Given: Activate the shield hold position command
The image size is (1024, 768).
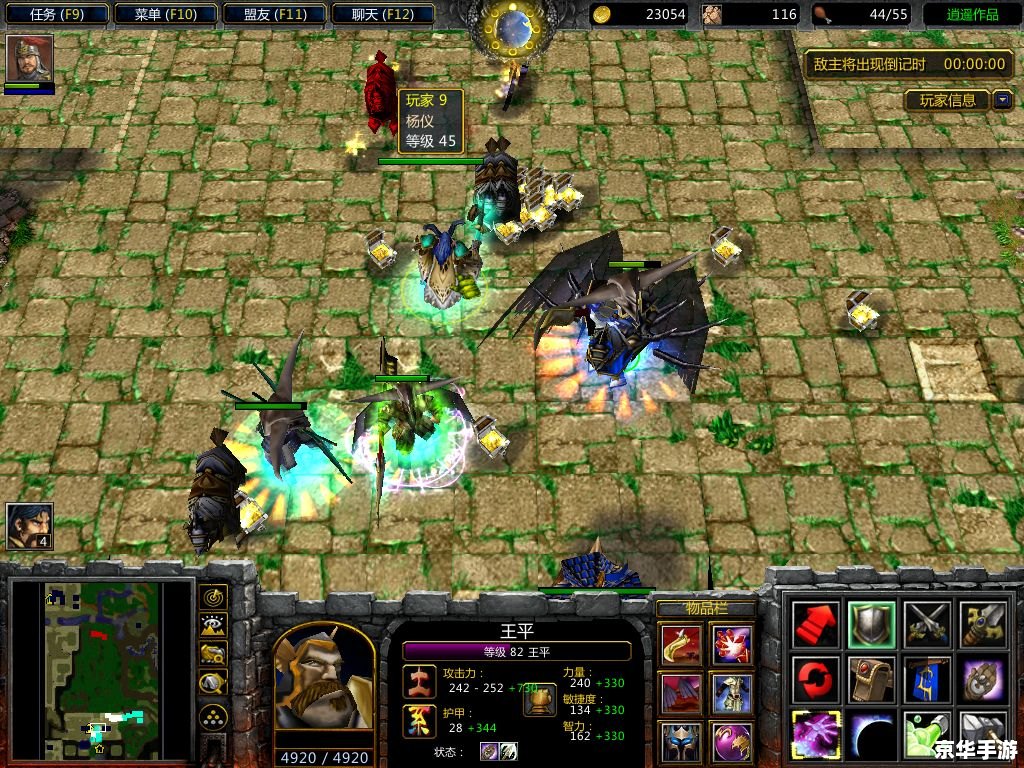Looking at the screenshot, I should (x=869, y=625).
